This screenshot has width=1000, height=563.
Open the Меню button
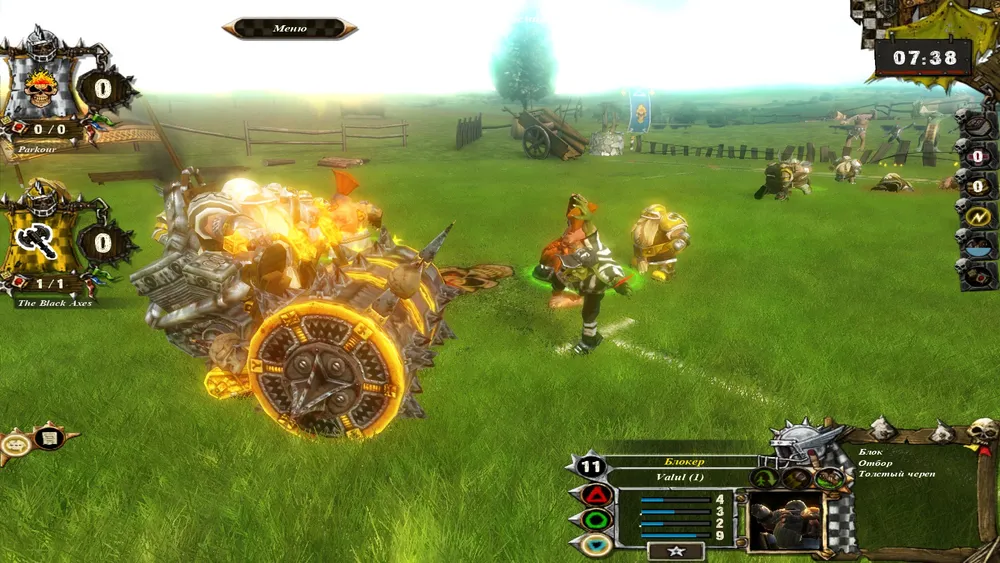[289, 28]
